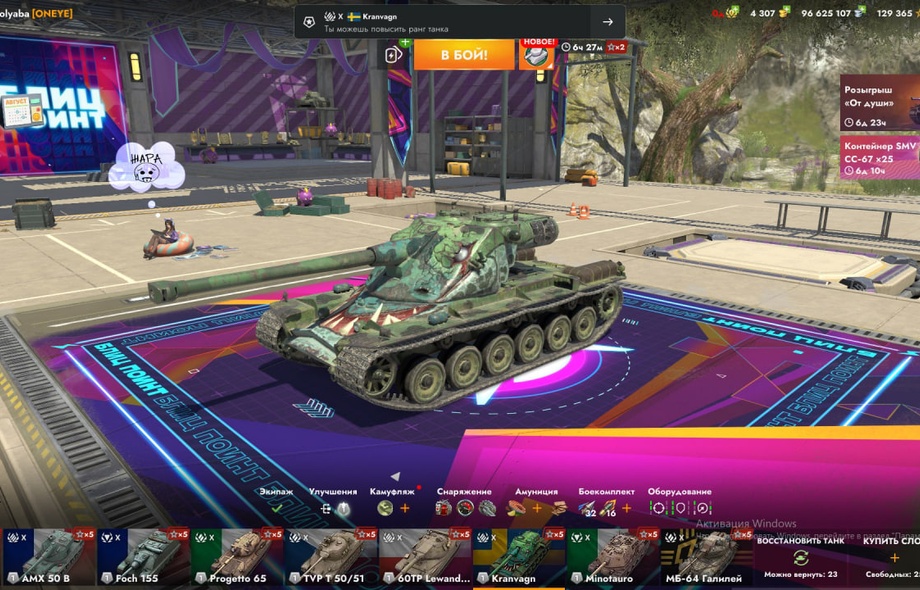Open the Kranvagn rank notification arrow
The width and height of the screenshot is (920, 590).
[x=607, y=22]
